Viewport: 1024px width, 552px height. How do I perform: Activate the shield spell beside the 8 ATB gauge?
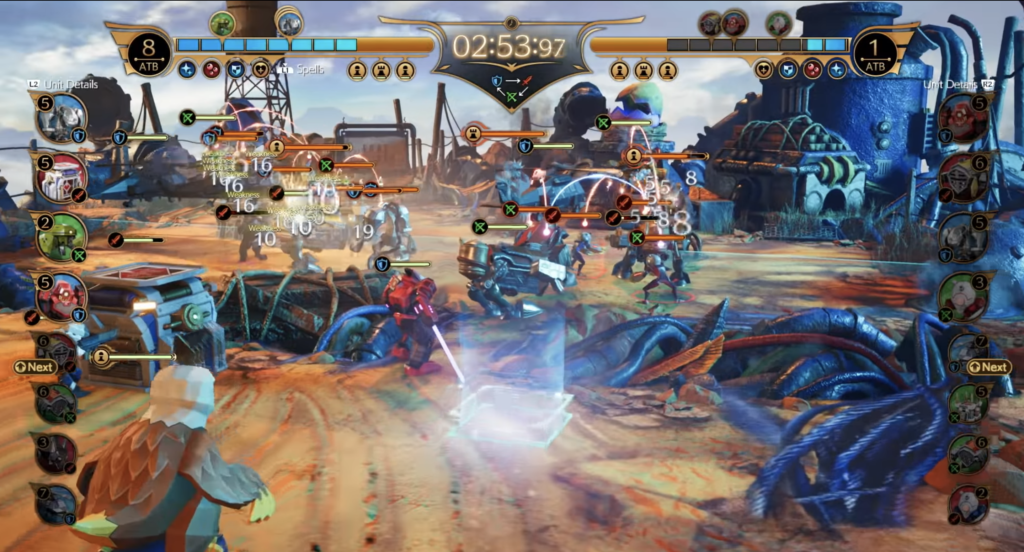pos(236,70)
